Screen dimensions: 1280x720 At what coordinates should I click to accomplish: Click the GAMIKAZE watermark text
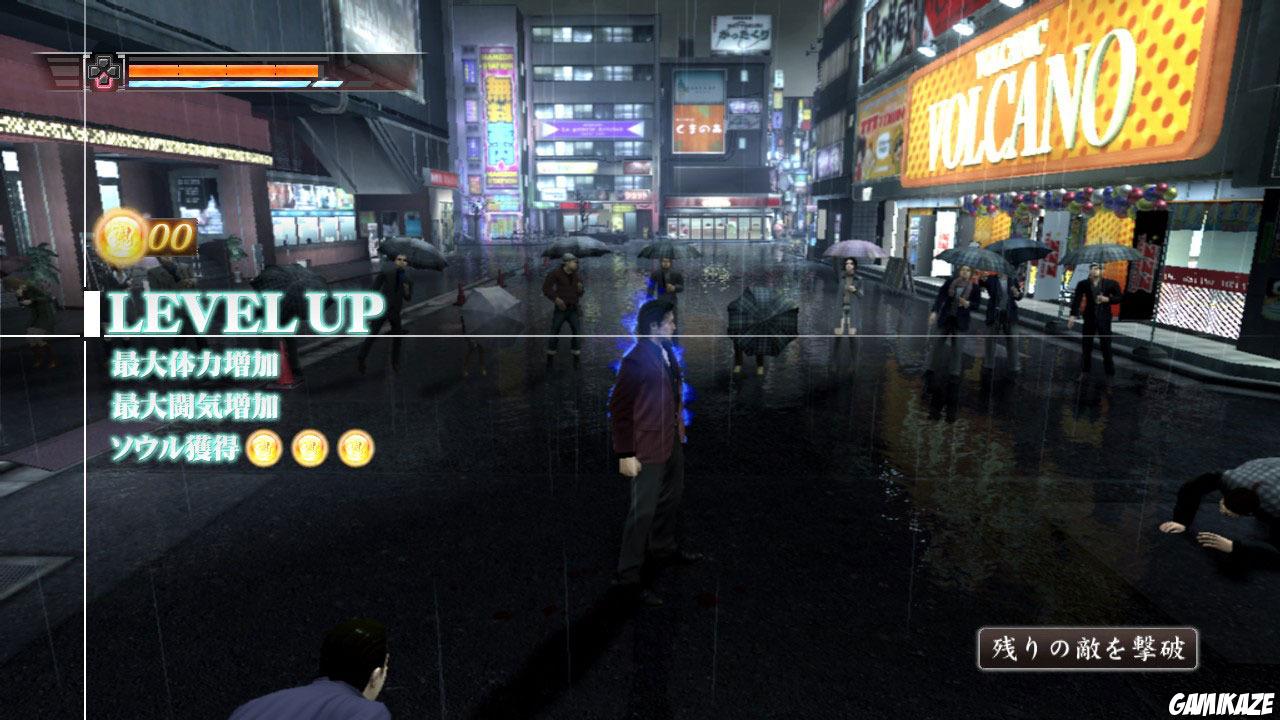point(1220,705)
